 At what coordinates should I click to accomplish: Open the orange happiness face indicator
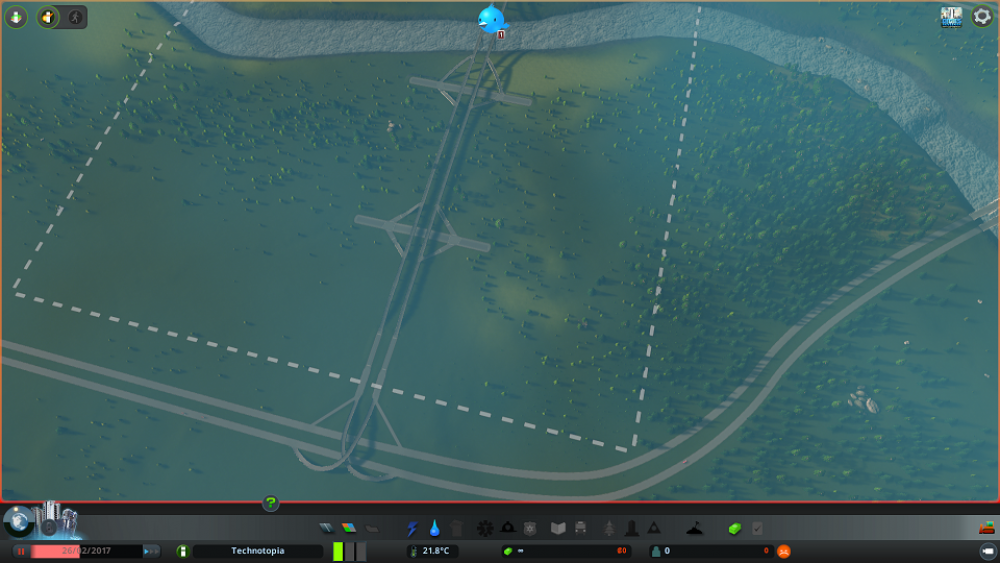click(784, 551)
